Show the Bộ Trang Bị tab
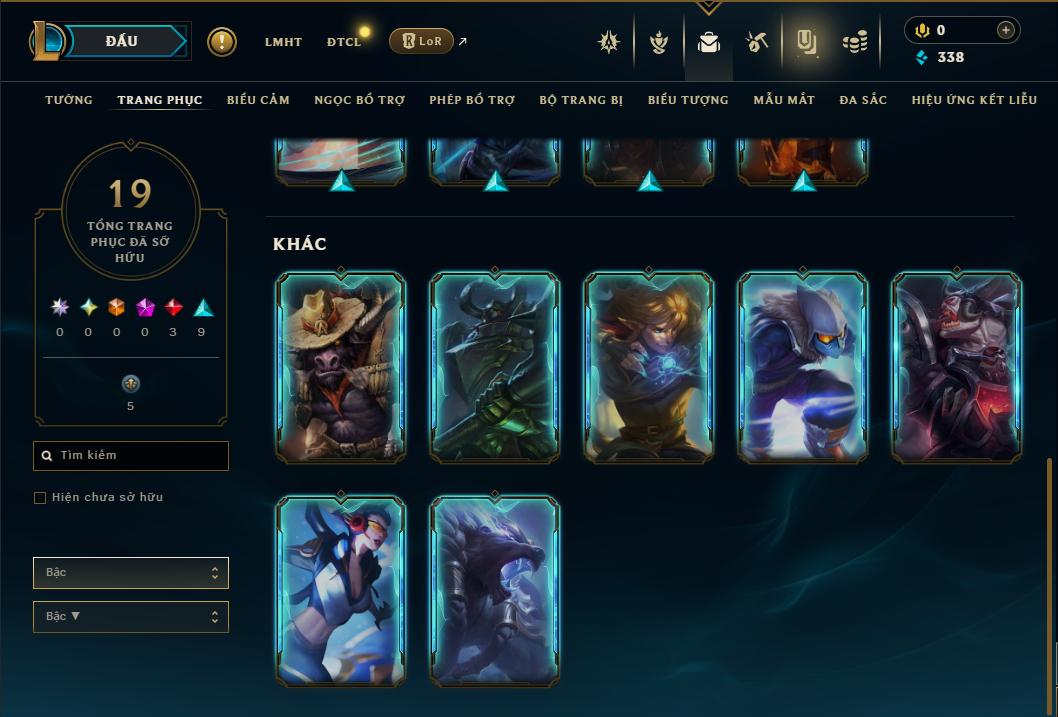The height and width of the screenshot is (717, 1058). point(581,100)
